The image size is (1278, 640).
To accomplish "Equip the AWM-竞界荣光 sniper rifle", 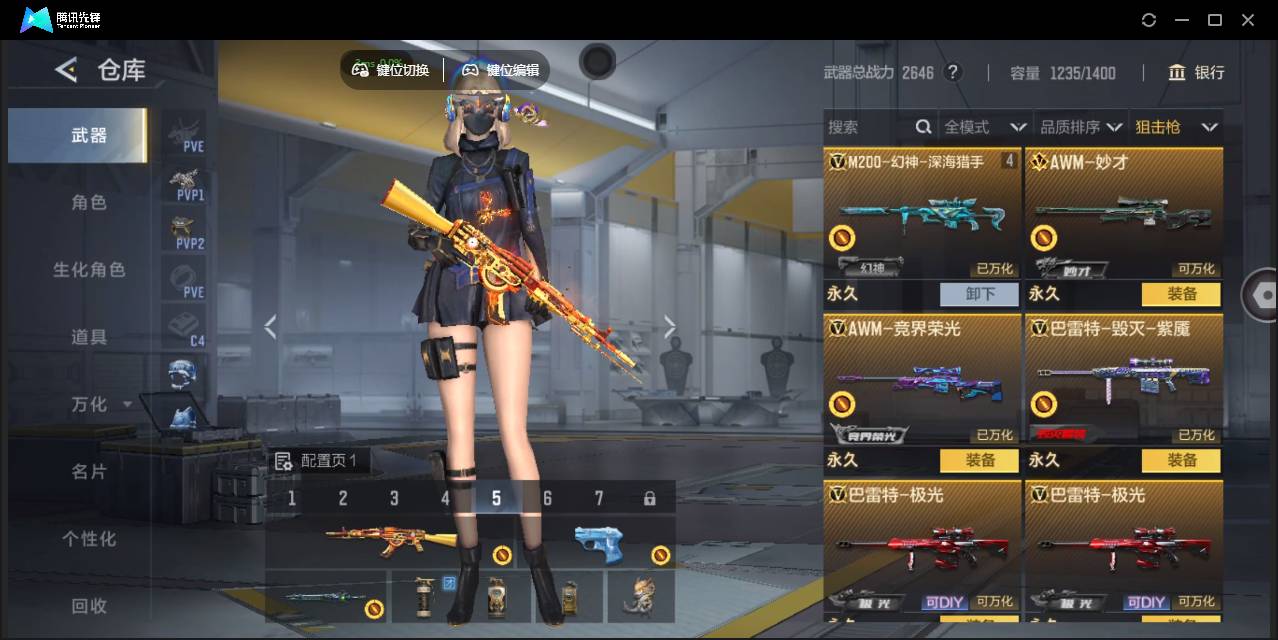I will [979, 460].
